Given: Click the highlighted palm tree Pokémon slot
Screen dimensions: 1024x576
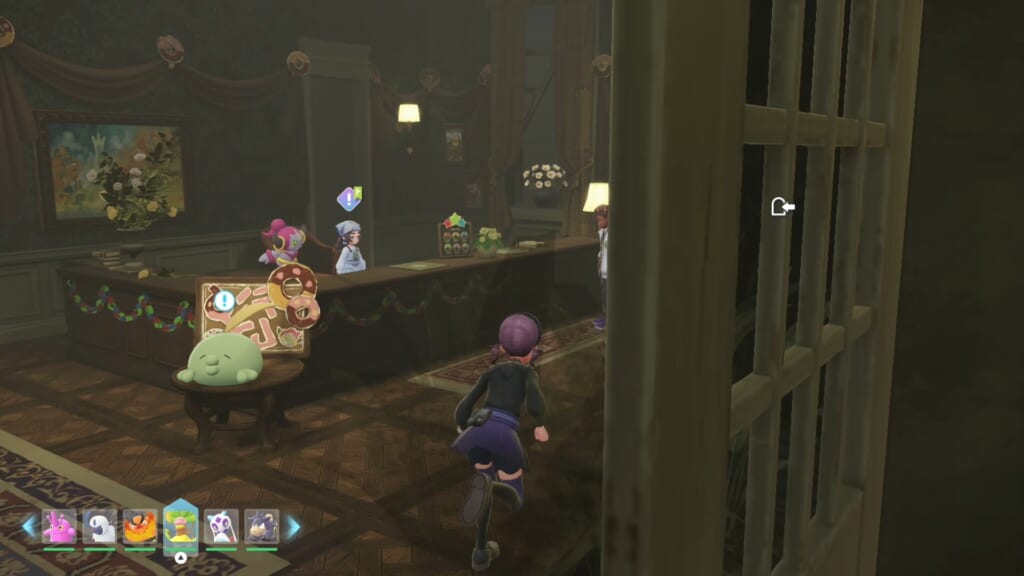Looking at the screenshot, I should [x=181, y=525].
